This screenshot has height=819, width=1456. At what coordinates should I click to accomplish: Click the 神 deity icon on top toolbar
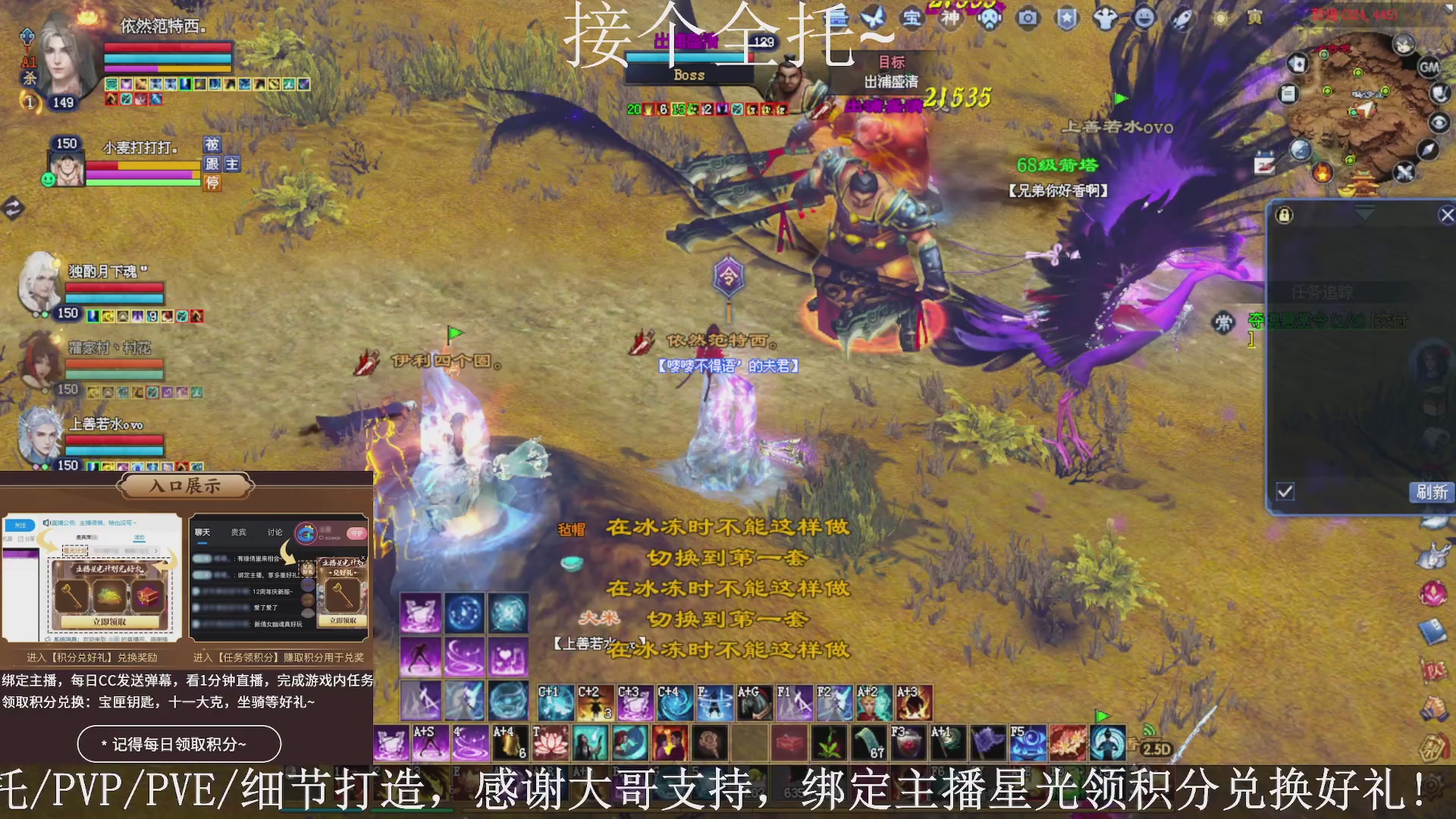951,17
